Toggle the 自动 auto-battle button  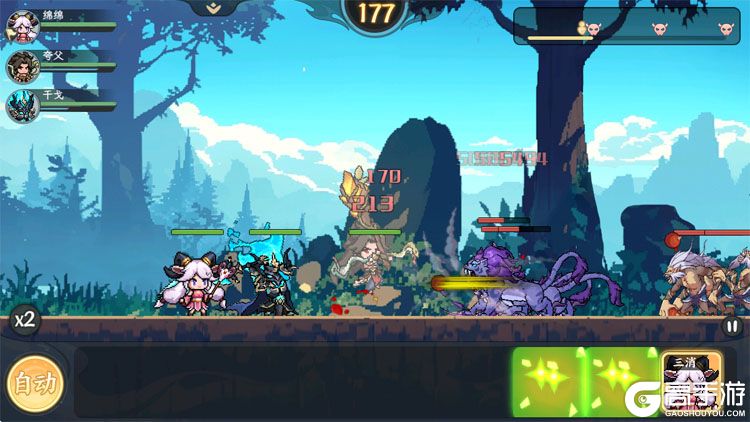tap(36, 381)
